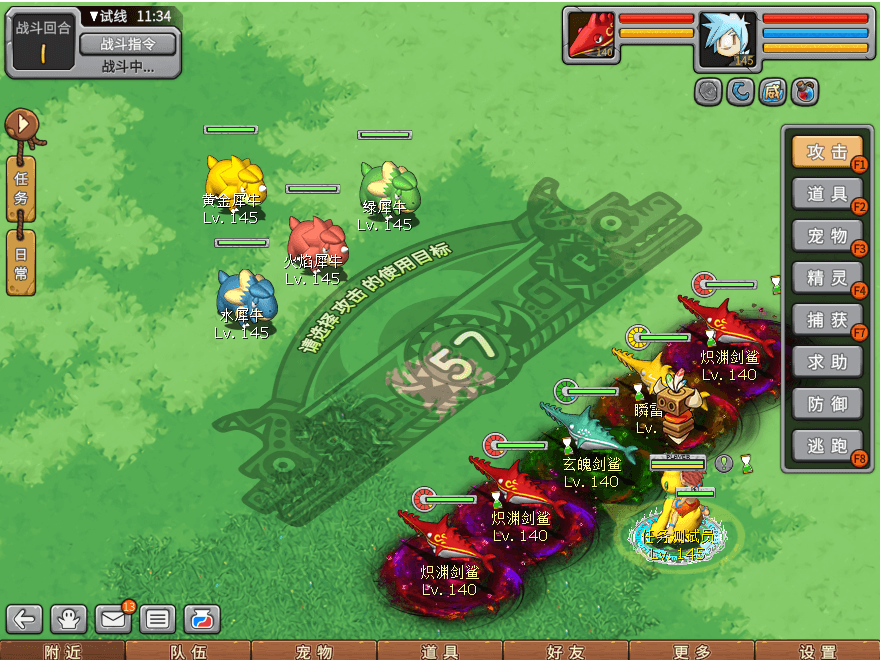This screenshot has height=660, width=880.
Task: Click the blue crescent moon icon
Action: point(740,92)
